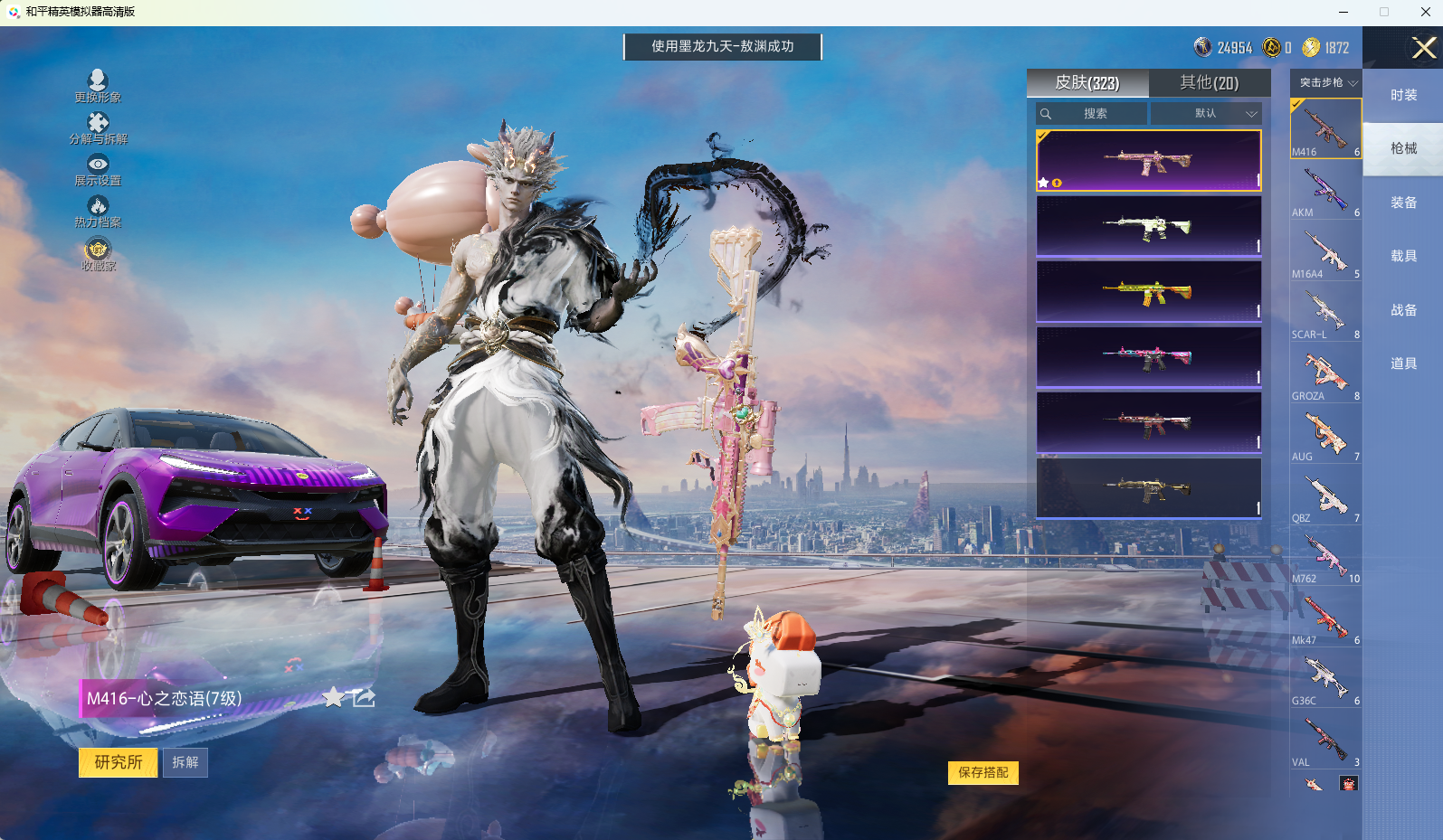This screenshot has width=1443, height=840.
Task: Open 更换形象 to change appearance
Action: click(98, 86)
